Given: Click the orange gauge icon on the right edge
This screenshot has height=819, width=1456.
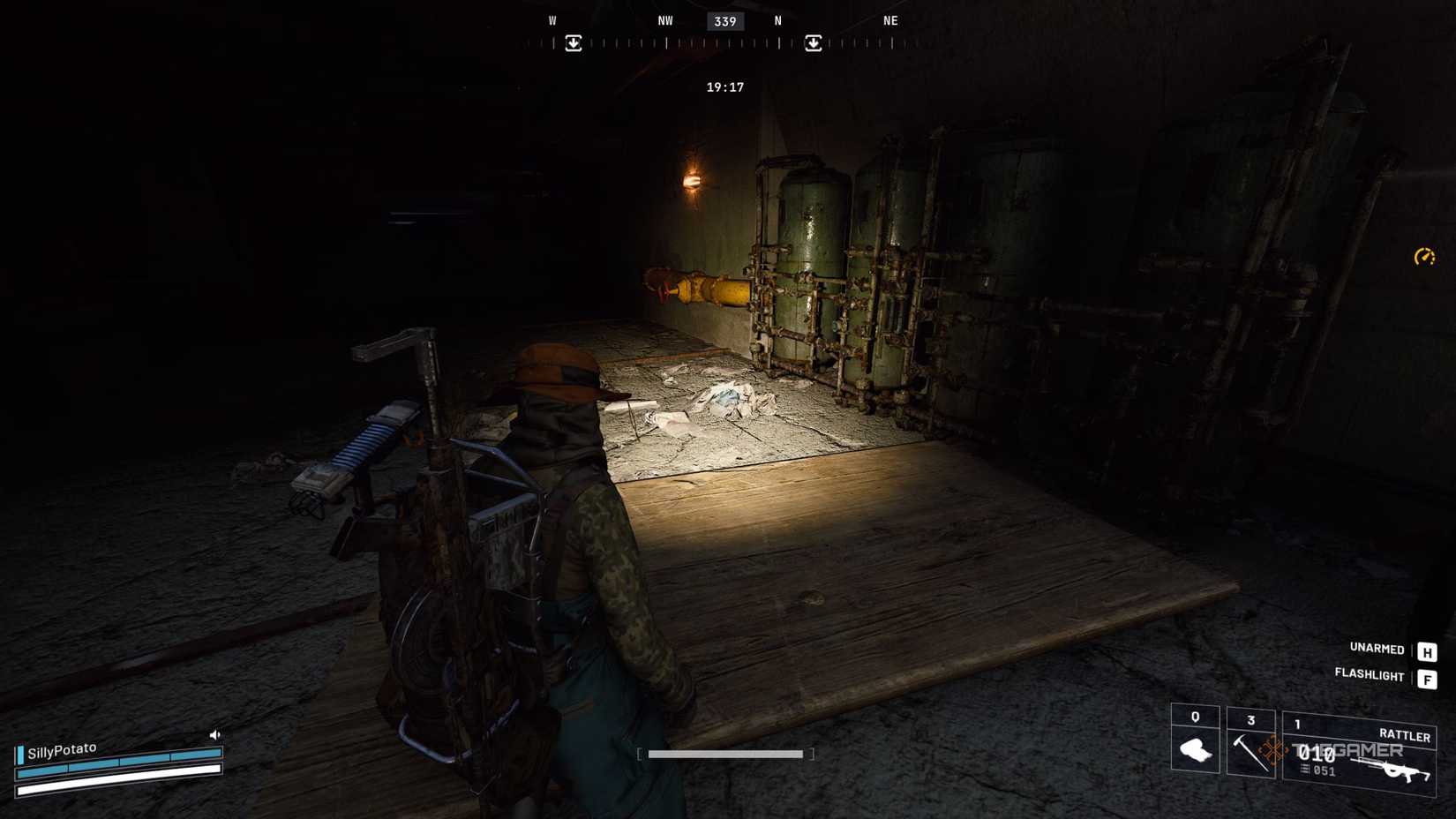Looking at the screenshot, I should (1424, 257).
